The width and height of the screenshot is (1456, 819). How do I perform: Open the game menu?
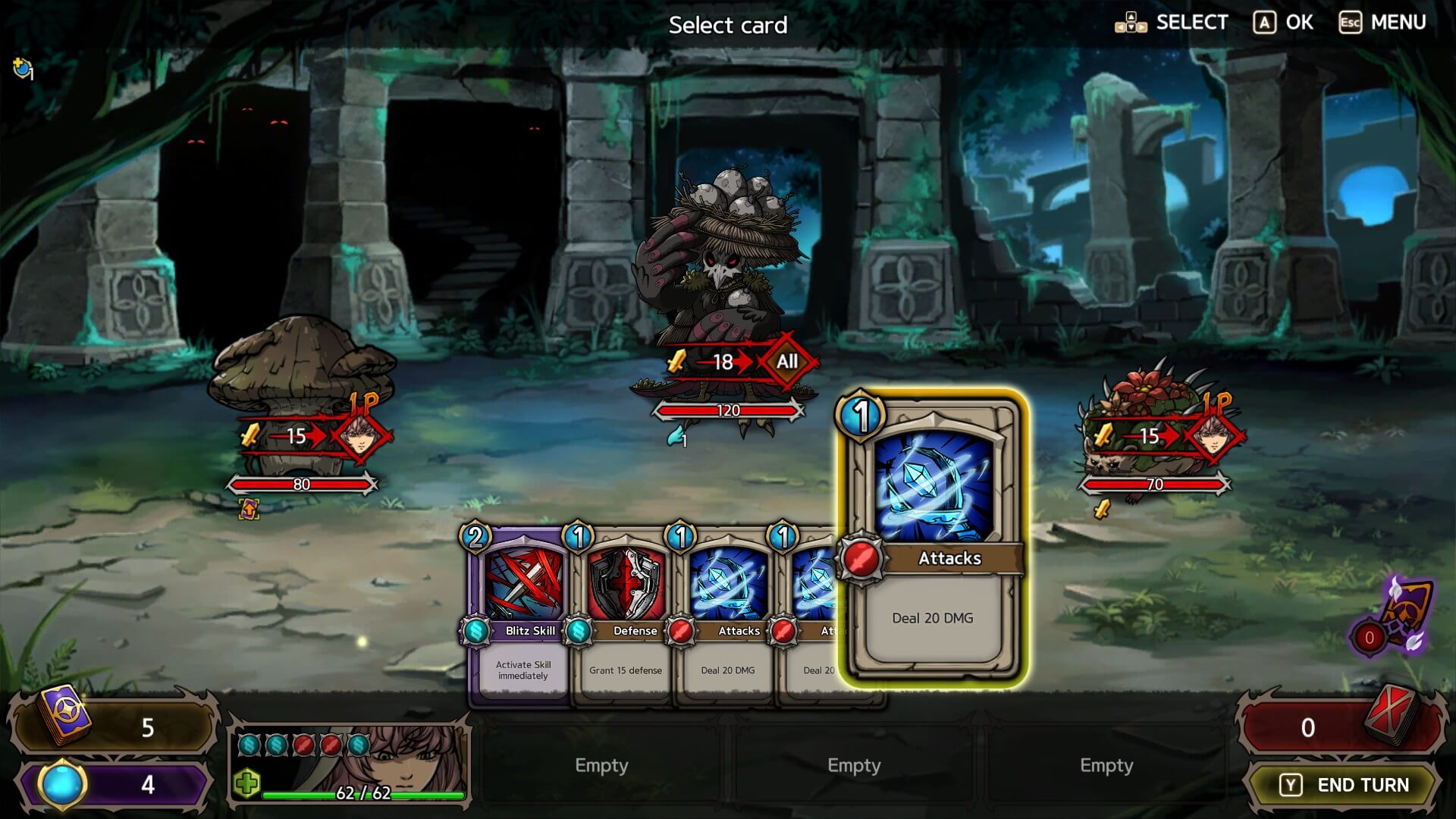click(1382, 23)
